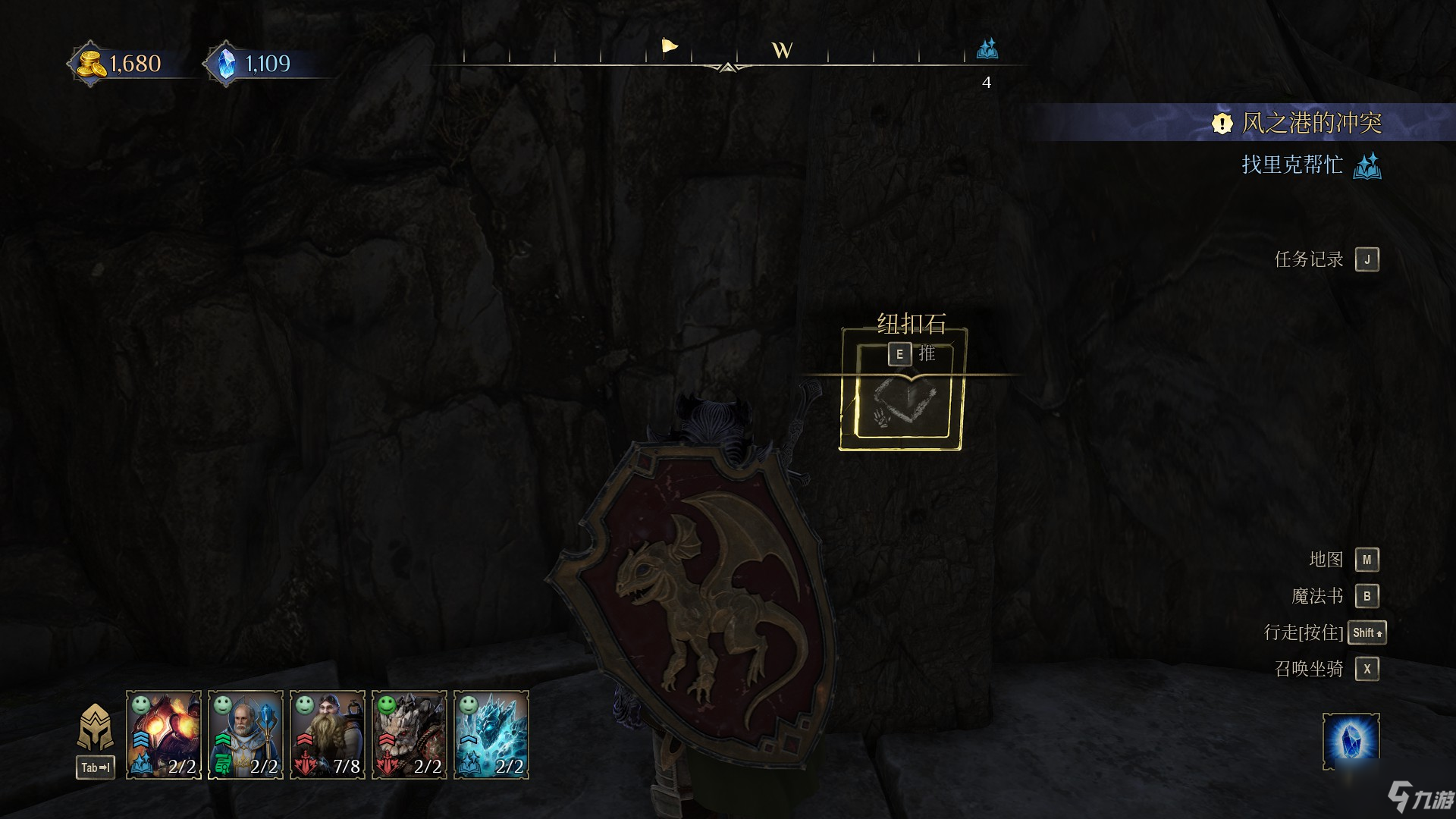The width and height of the screenshot is (1456, 819).
Task: Click the blue crystal spell icon
Action: pyautogui.click(x=1351, y=739)
